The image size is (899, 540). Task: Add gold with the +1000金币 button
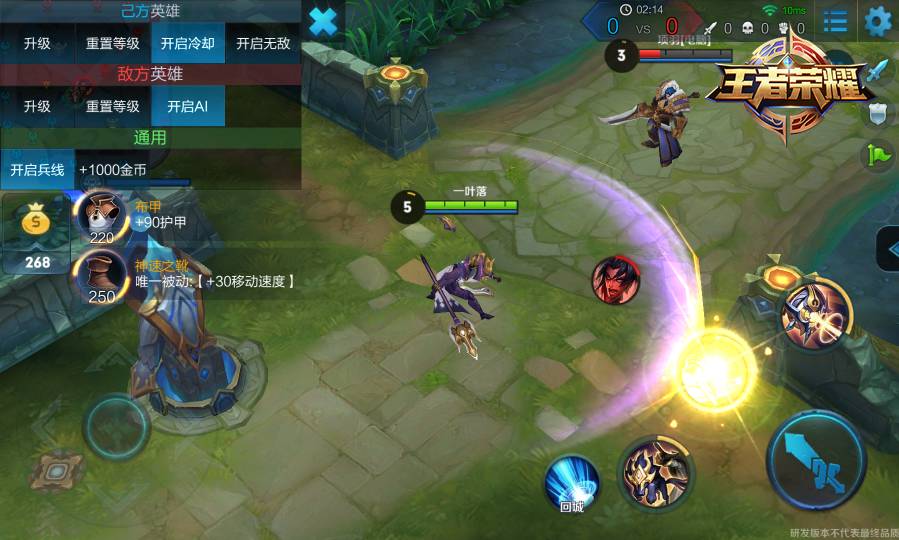point(113,170)
